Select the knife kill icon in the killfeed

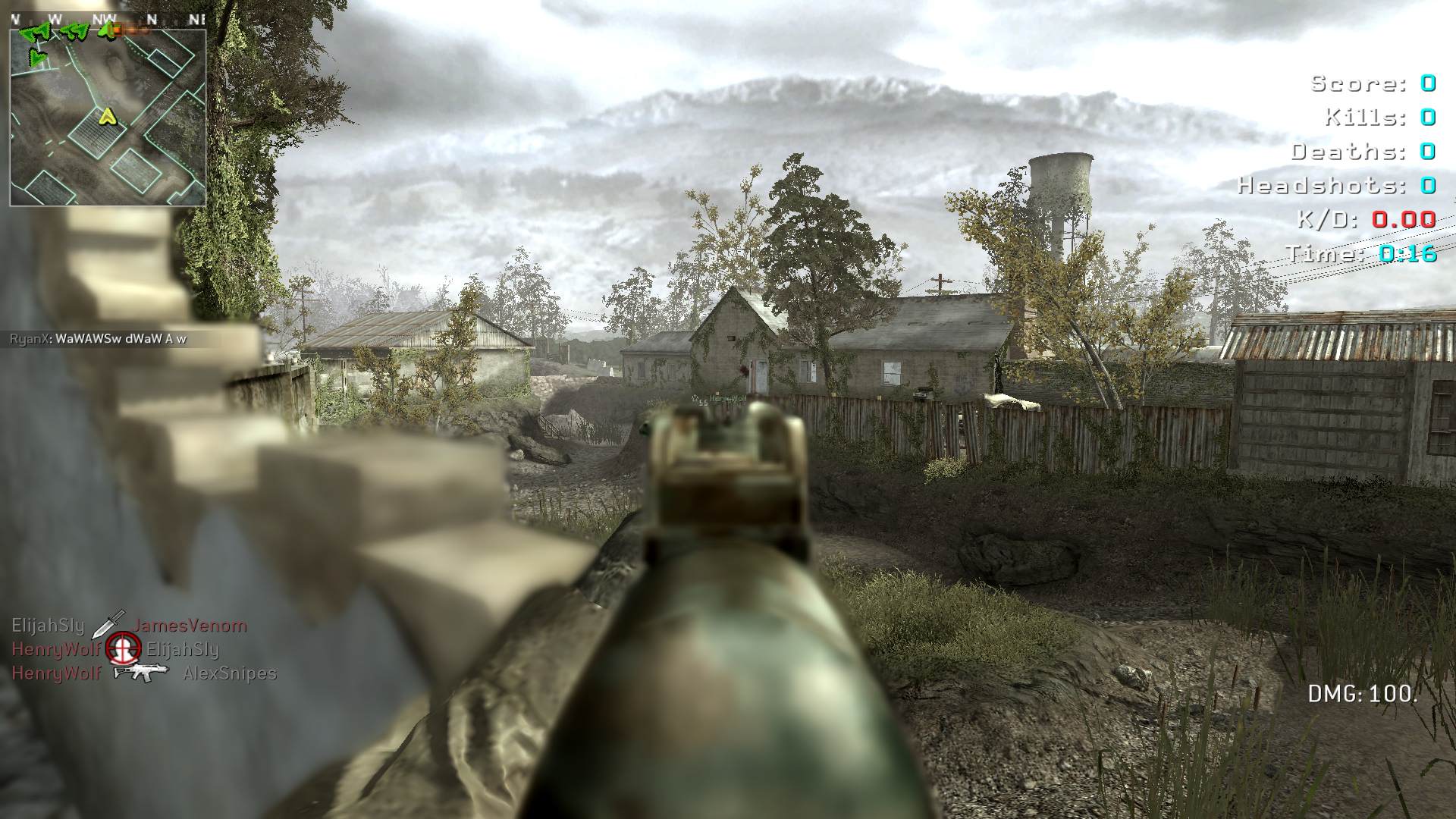108,624
